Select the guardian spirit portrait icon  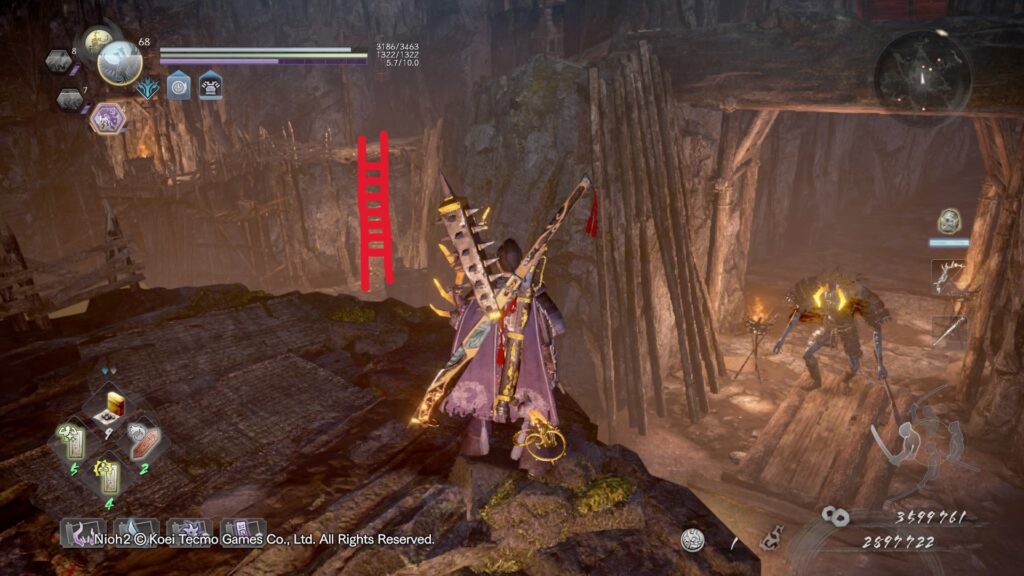click(x=119, y=63)
